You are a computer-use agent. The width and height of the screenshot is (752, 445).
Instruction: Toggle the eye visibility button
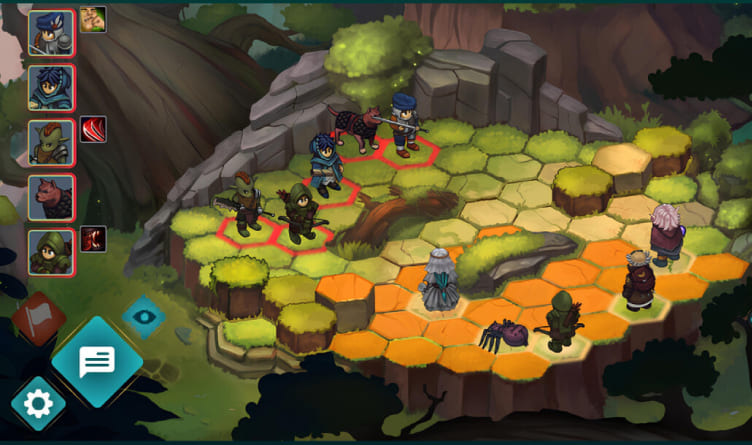coord(144,316)
